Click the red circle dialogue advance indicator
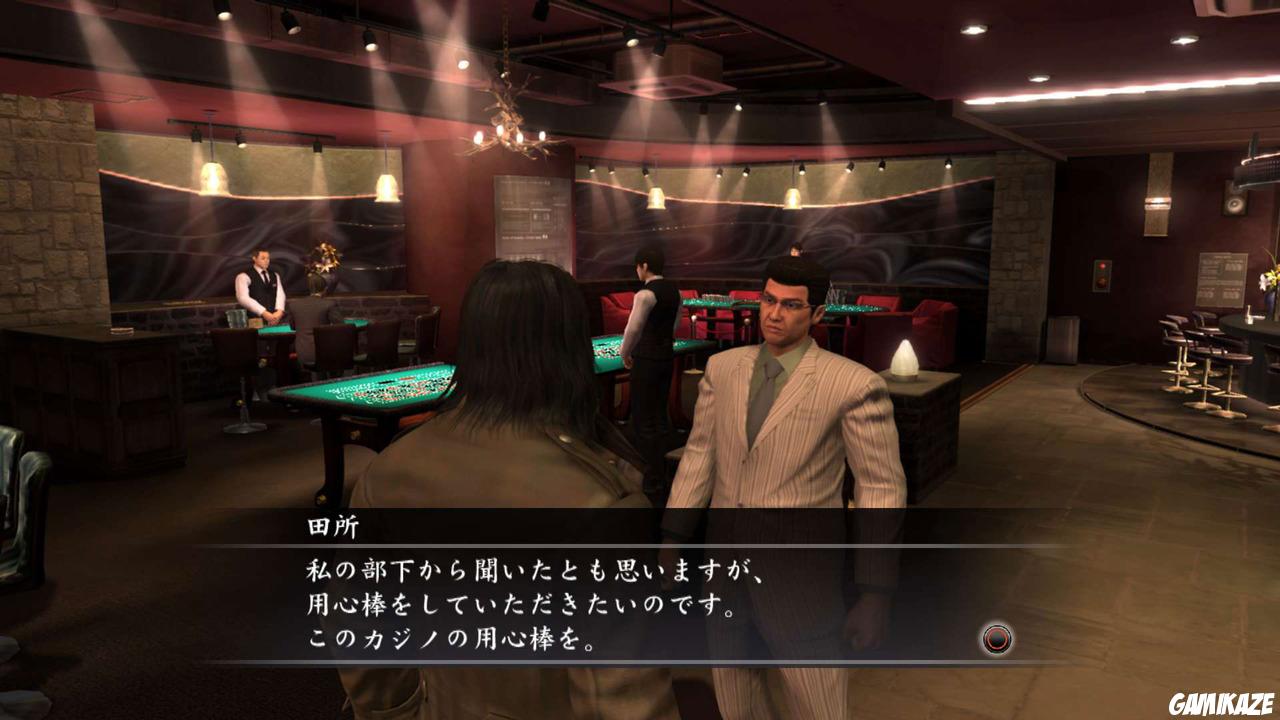Screen dimensions: 1280x720 [997, 638]
